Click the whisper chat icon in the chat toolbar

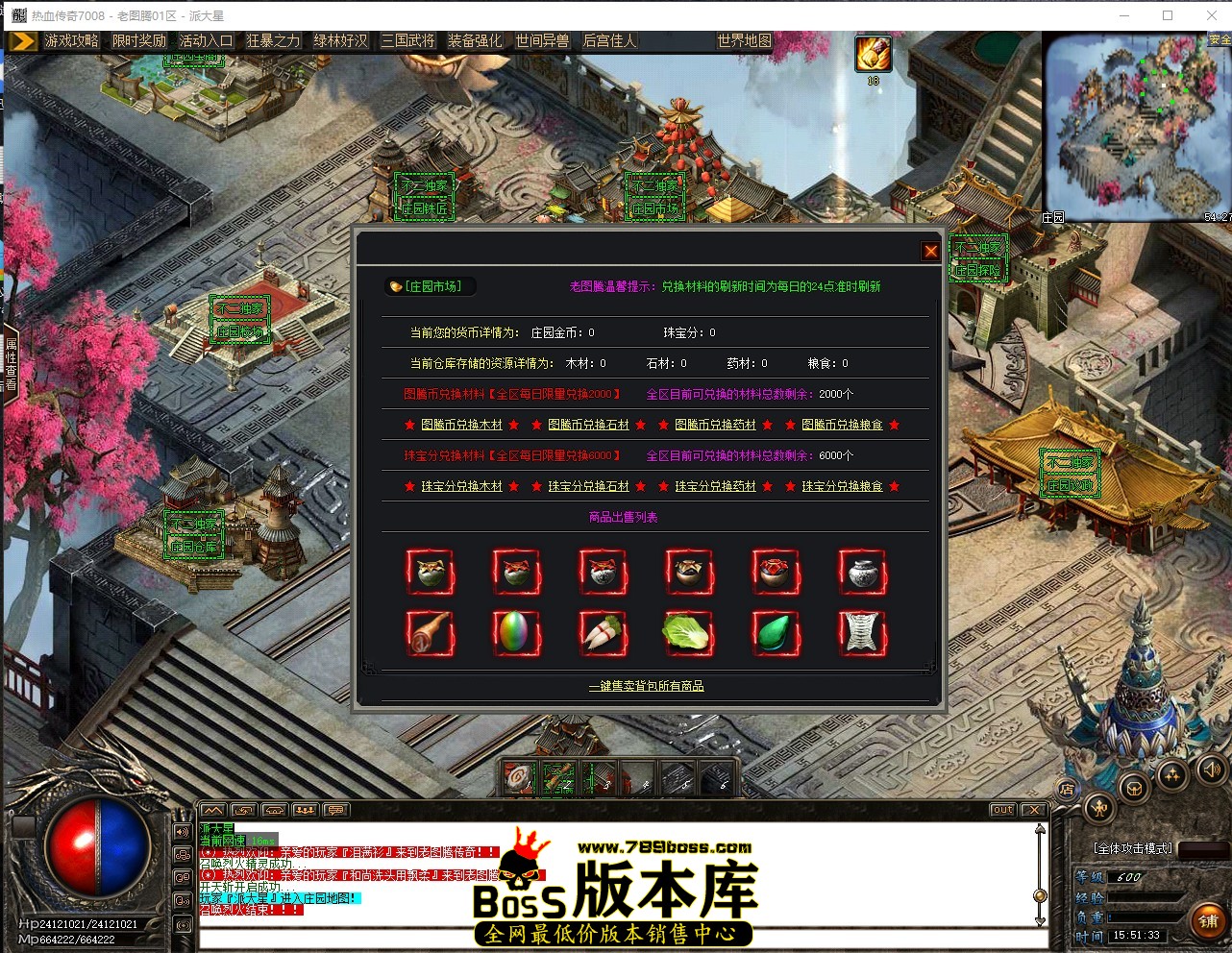click(243, 810)
